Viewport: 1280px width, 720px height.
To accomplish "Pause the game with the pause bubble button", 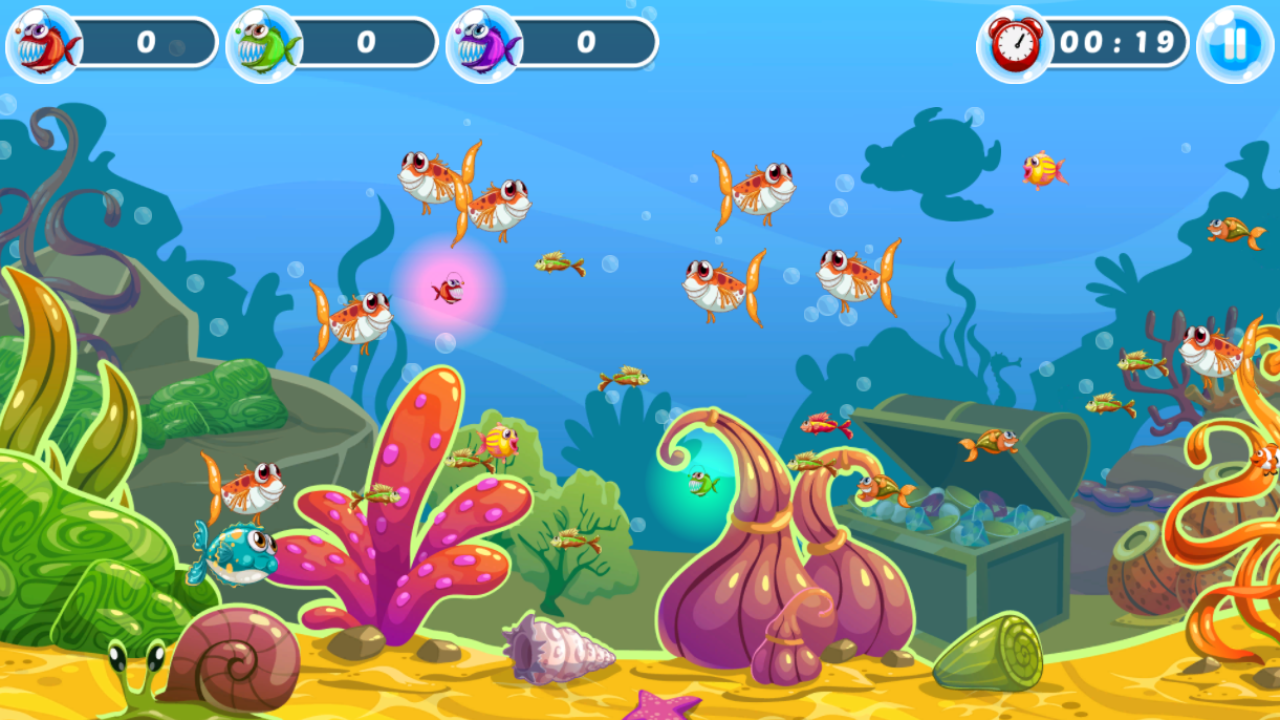I will pos(1235,41).
